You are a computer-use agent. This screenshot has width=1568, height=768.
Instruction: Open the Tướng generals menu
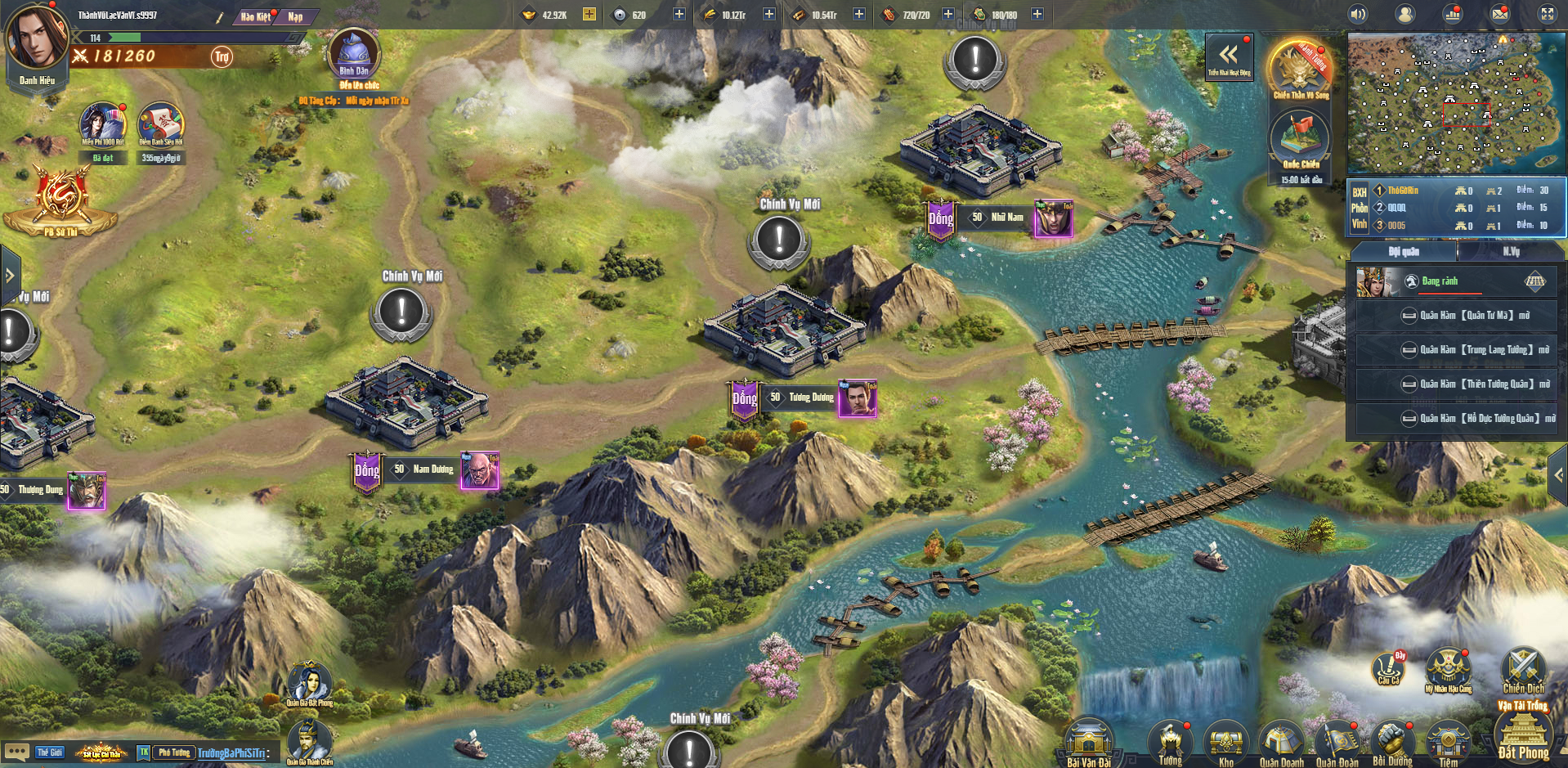[1170, 743]
